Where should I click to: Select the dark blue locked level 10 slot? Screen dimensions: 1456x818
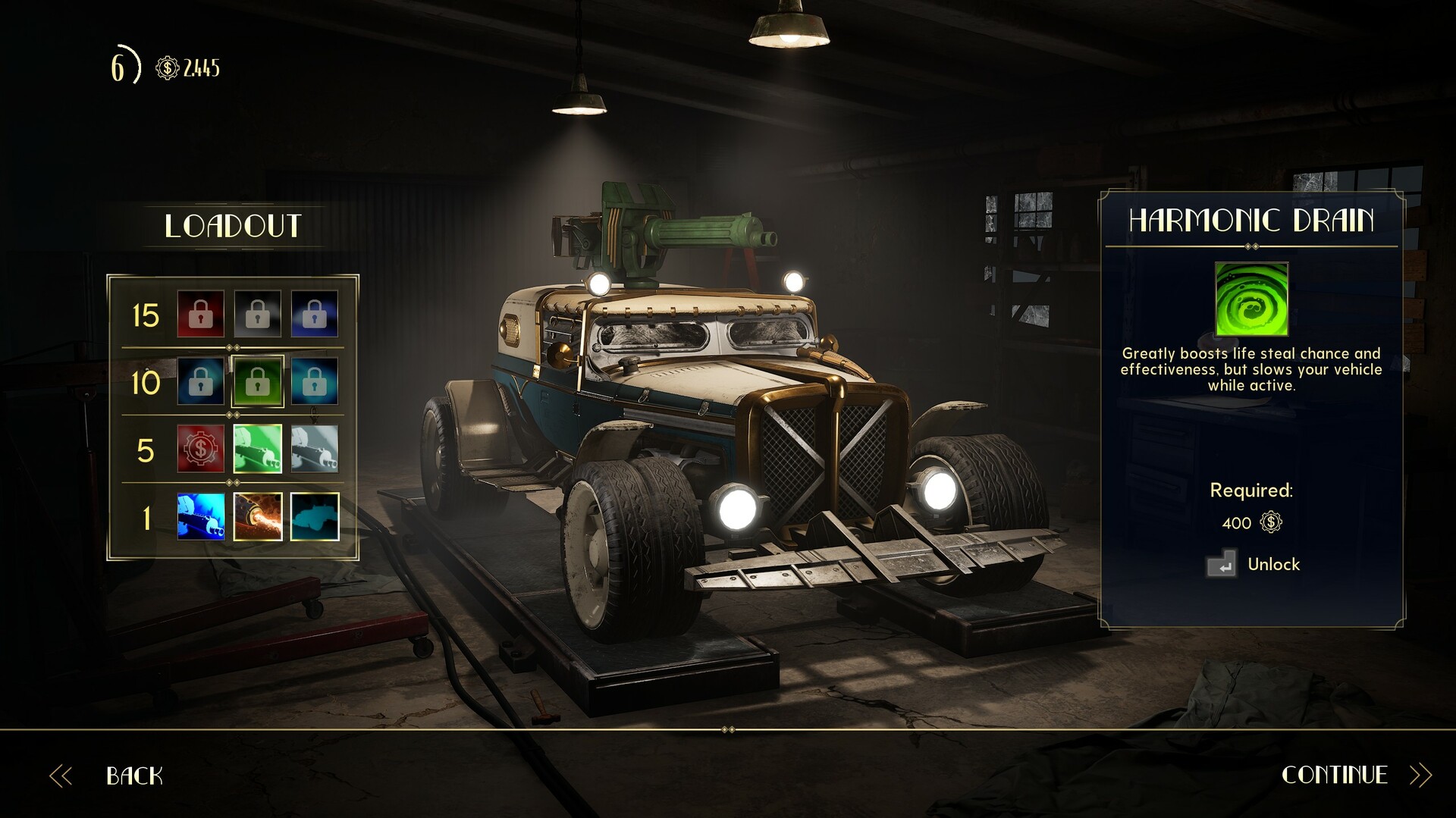coord(201,381)
